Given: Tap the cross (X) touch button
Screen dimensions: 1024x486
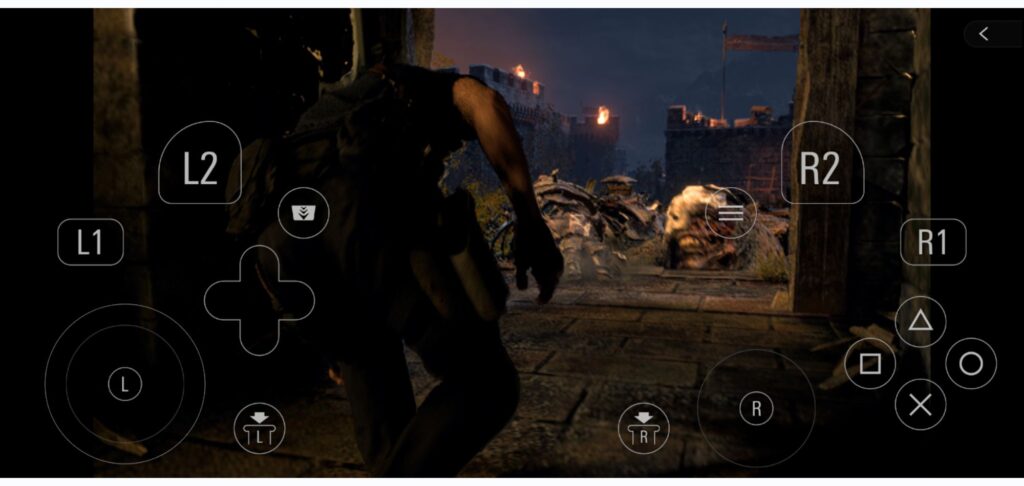Looking at the screenshot, I should (920, 405).
